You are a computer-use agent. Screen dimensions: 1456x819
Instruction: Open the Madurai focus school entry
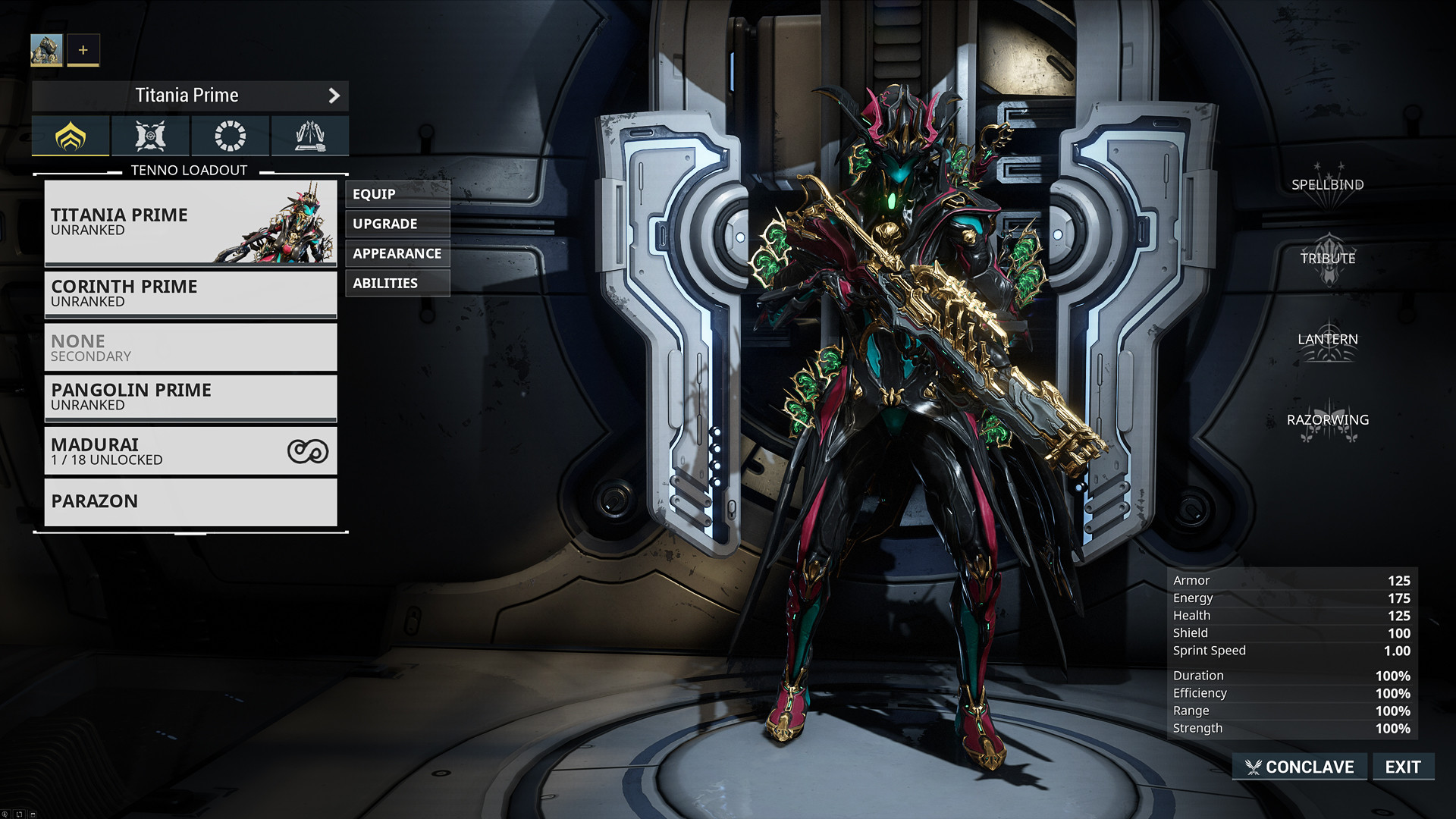(x=190, y=451)
